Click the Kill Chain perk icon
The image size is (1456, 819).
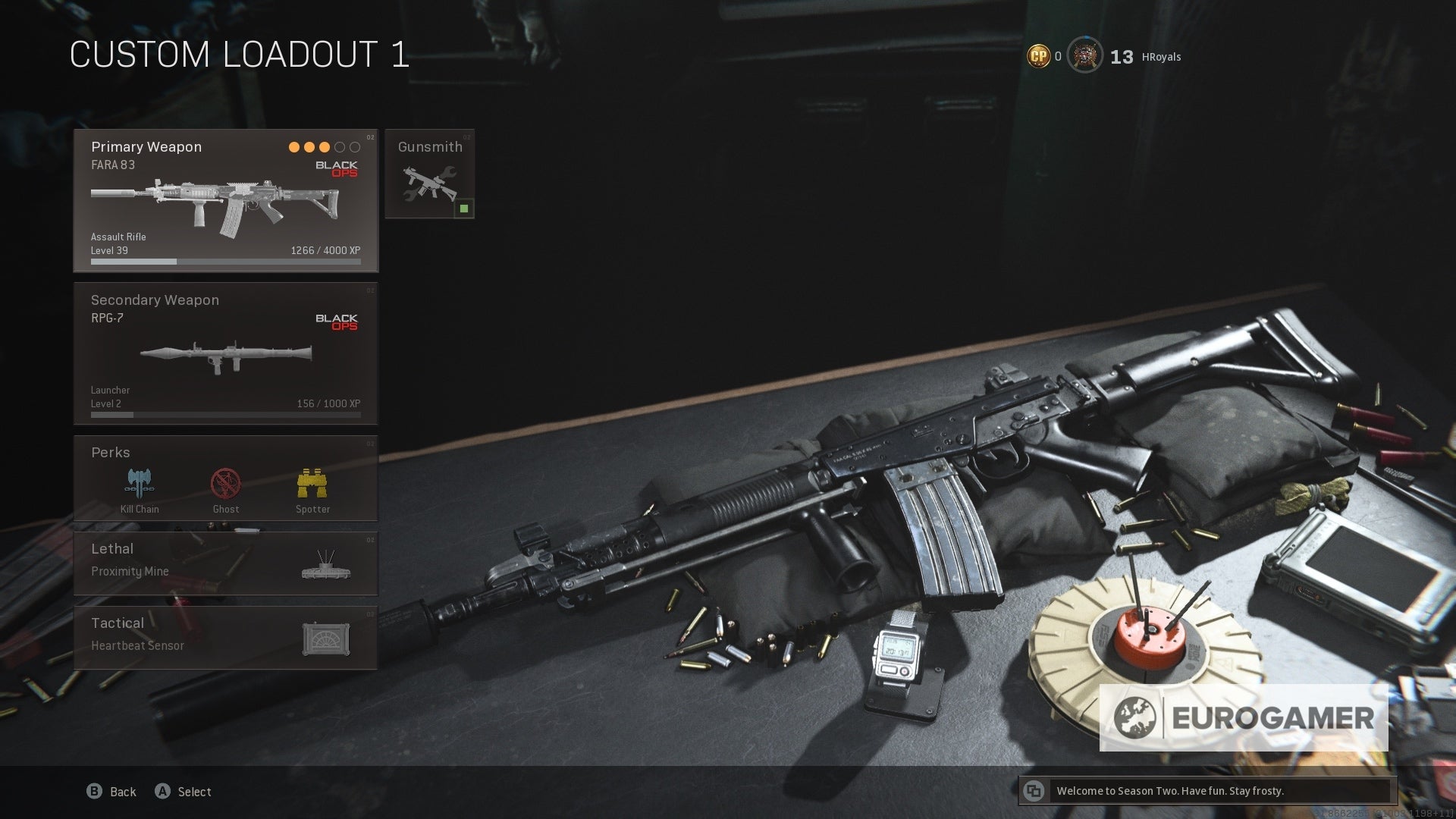pos(140,483)
